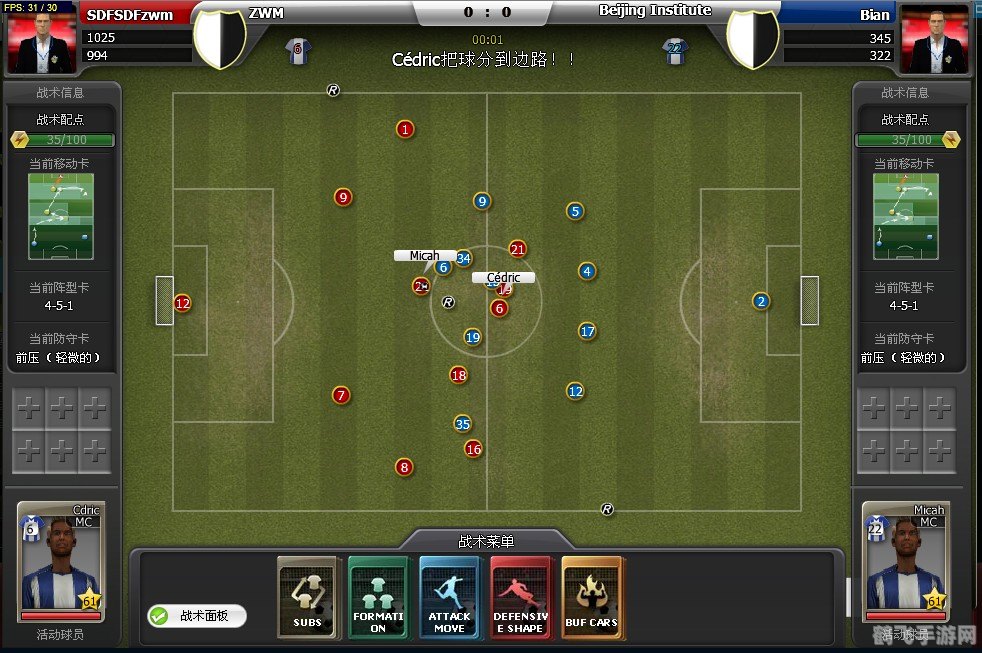Click the number 6 jersey icon
Image resolution: width=982 pixels, height=653 pixels.
(297, 51)
